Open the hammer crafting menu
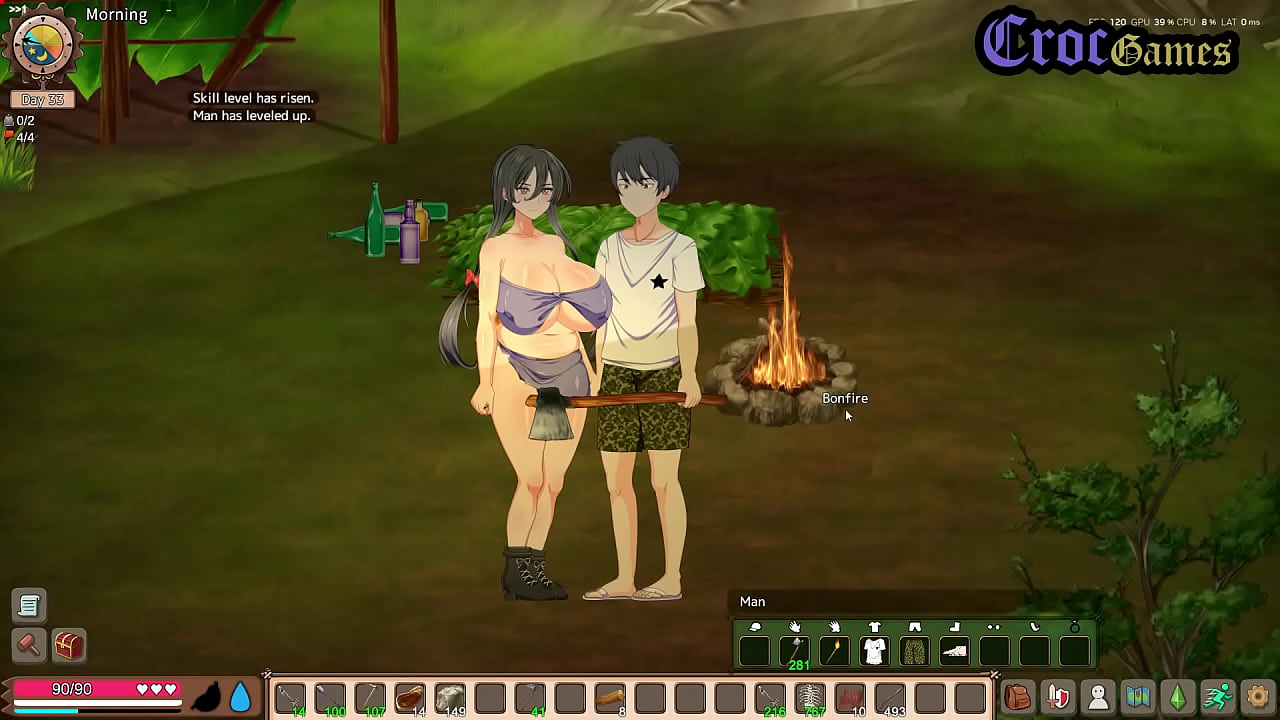This screenshot has height=720, width=1280. tap(29, 645)
